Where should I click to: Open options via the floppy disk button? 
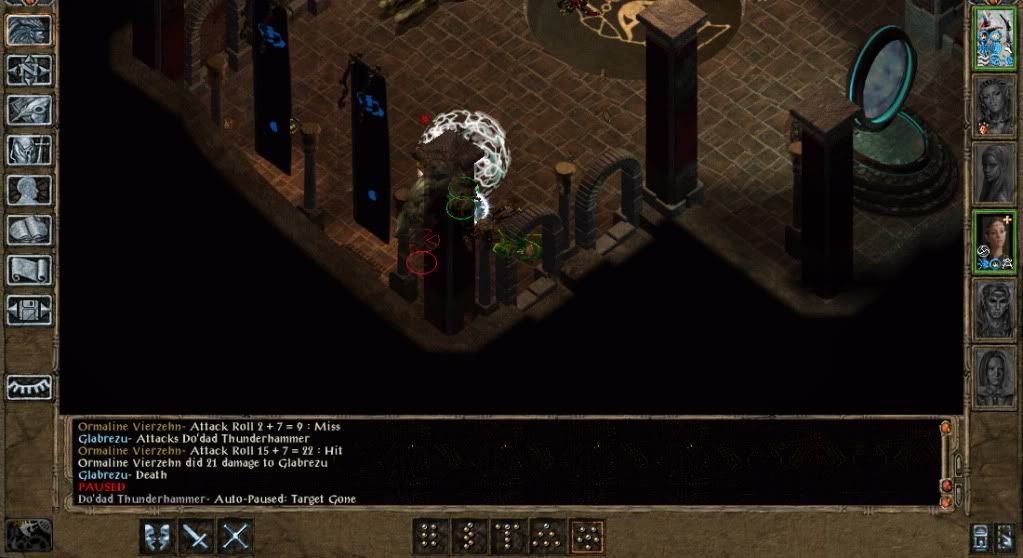(29, 309)
